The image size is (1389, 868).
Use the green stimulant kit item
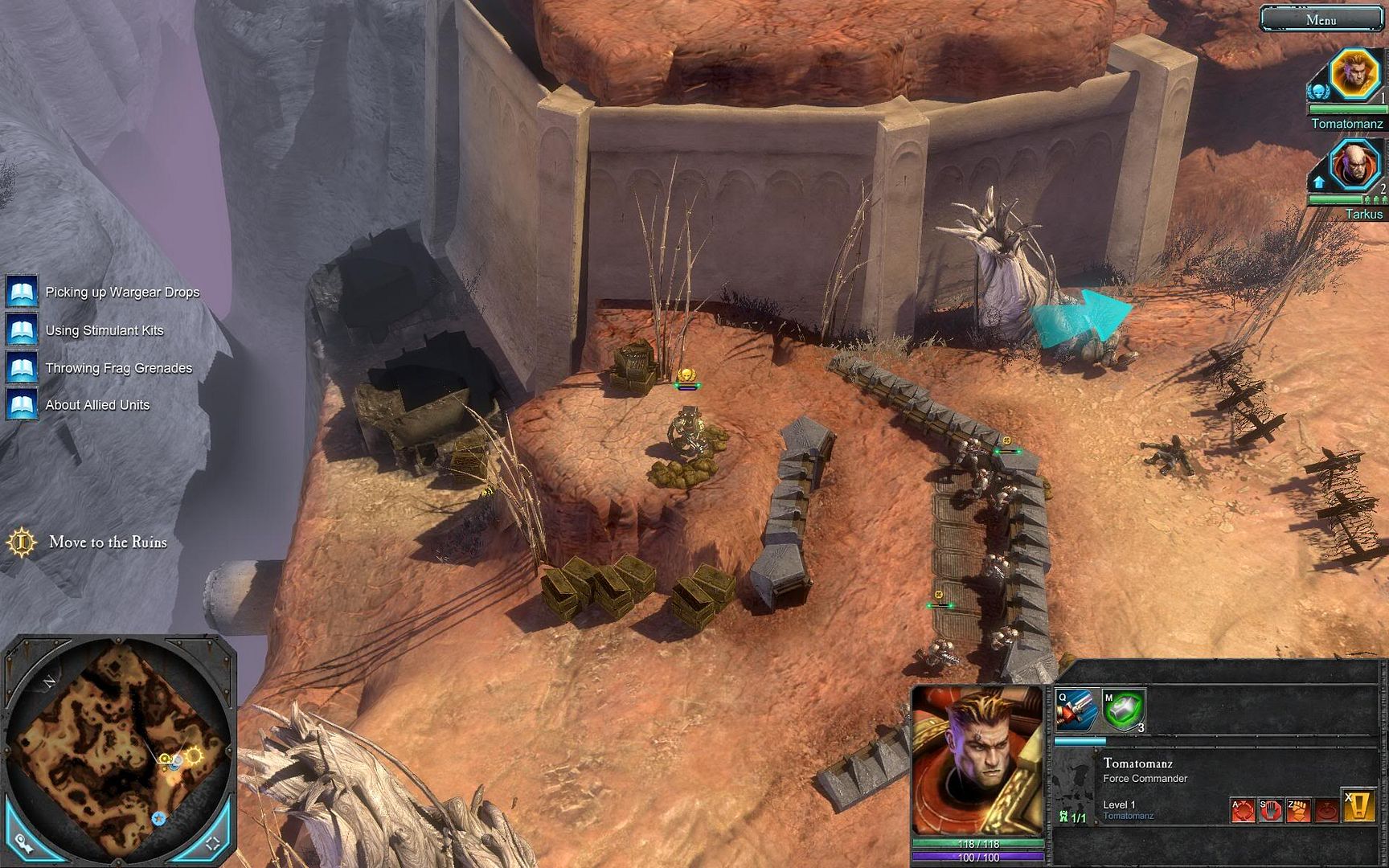(x=1123, y=710)
